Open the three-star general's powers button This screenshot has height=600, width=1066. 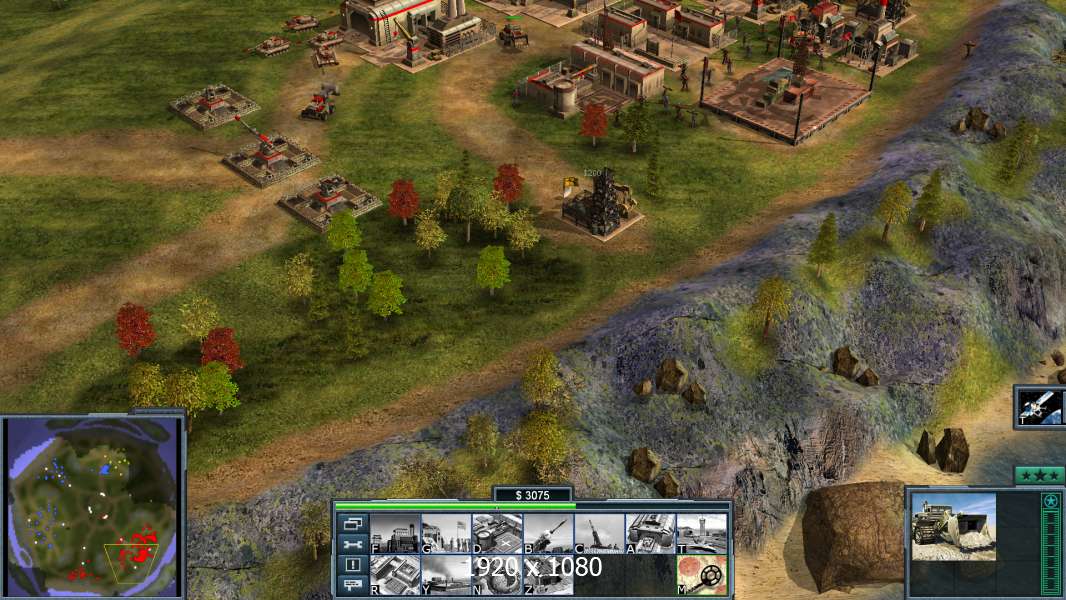[x=1039, y=475]
